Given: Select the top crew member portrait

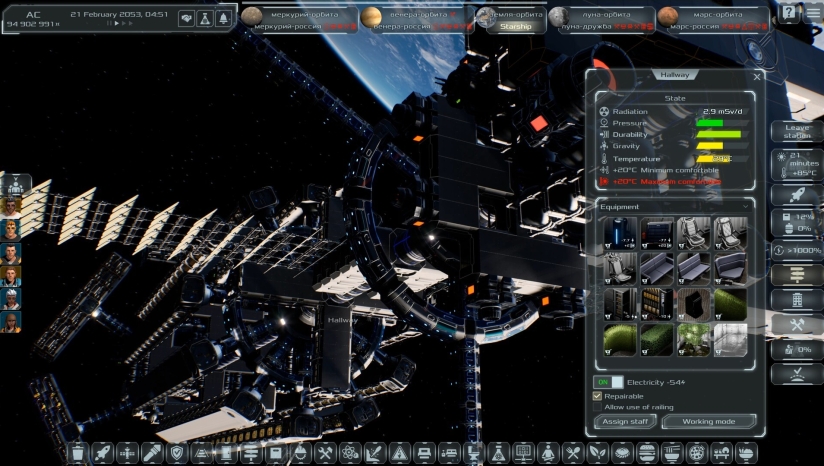Looking at the screenshot, I should click(x=12, y=185).
